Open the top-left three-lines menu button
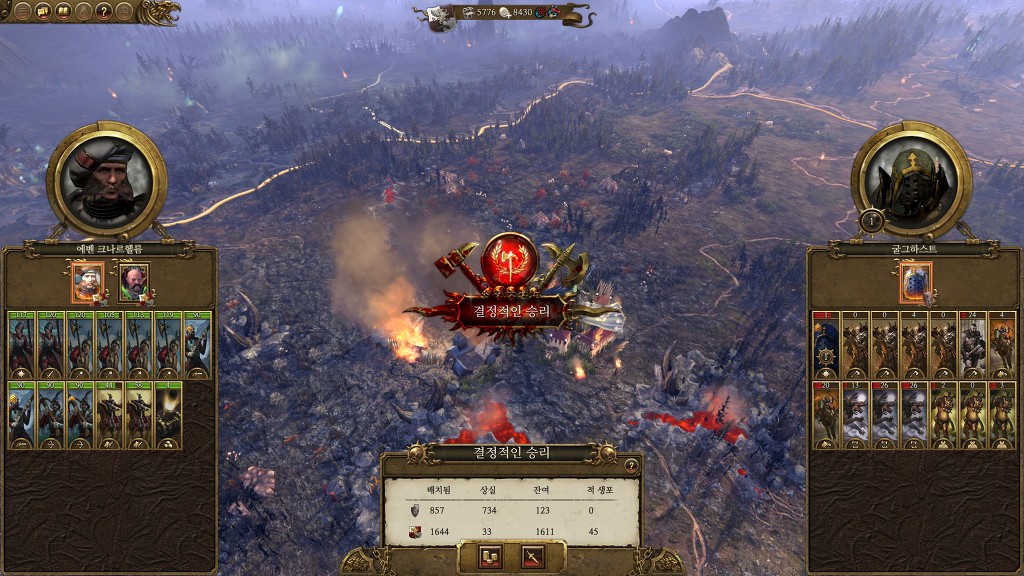1024x576 pixels. click(22, 12)
